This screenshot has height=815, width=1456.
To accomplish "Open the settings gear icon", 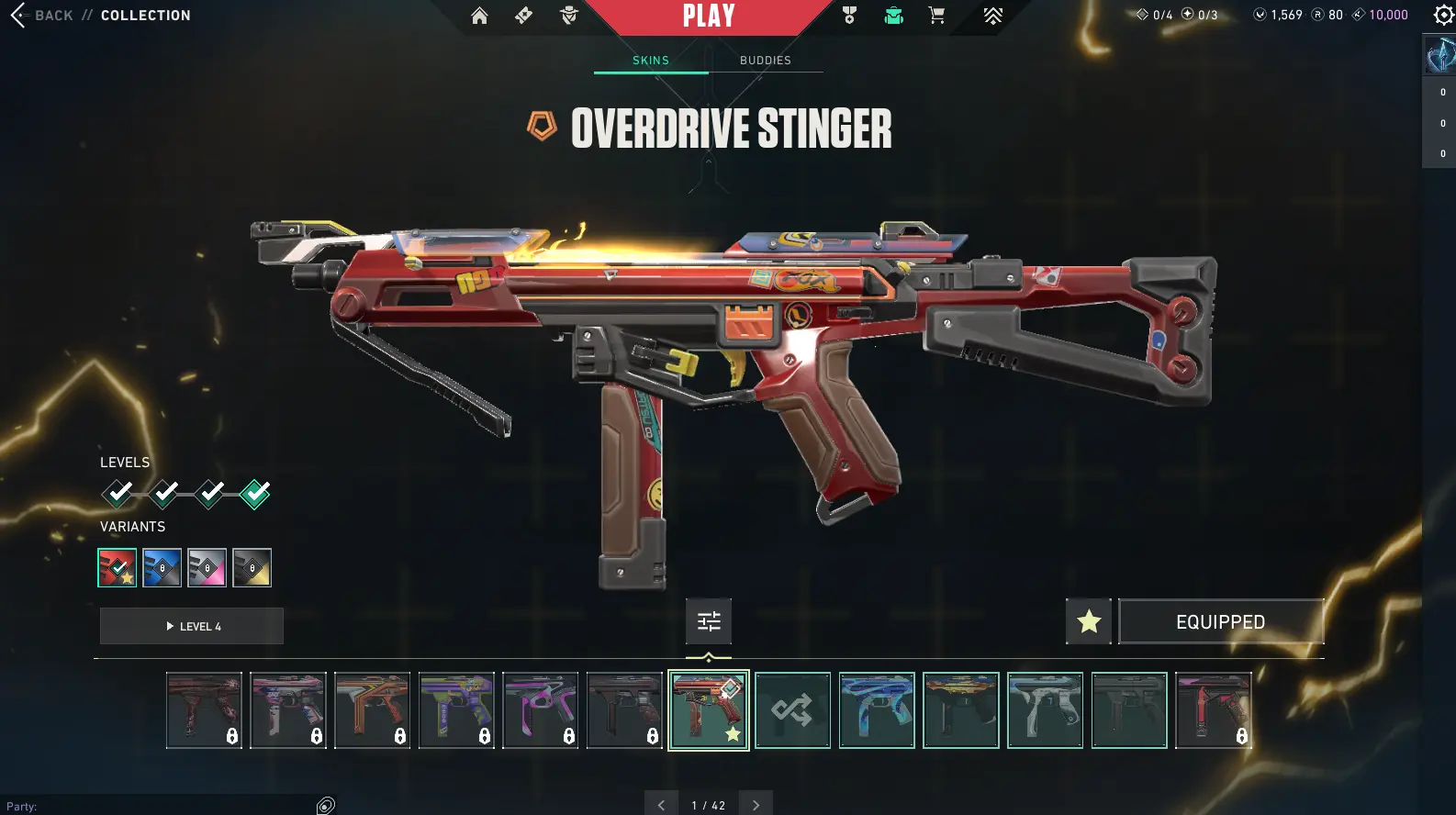I will click(x=1443, y=15).
